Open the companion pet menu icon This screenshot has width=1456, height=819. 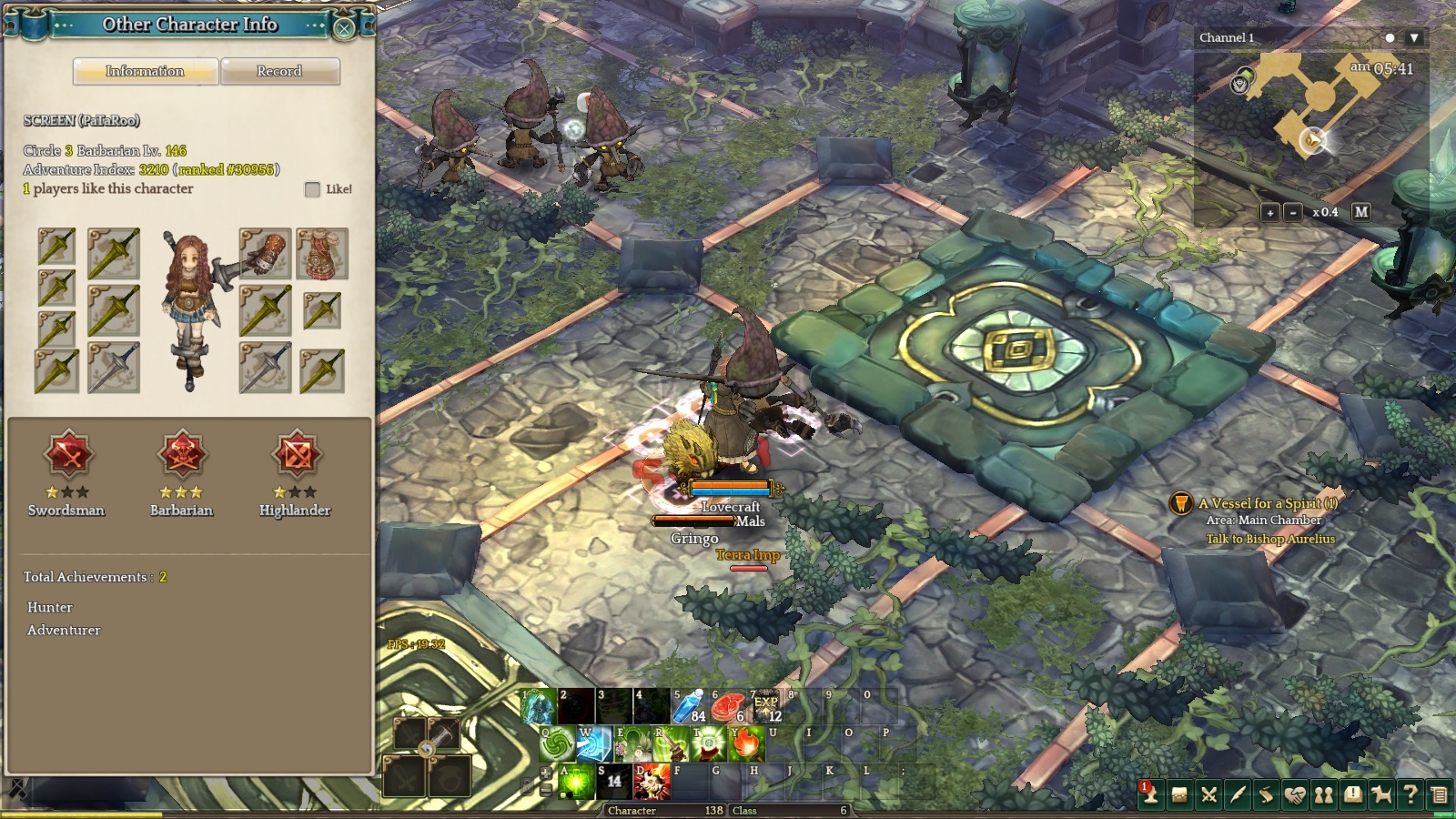tap(1381, 795)
